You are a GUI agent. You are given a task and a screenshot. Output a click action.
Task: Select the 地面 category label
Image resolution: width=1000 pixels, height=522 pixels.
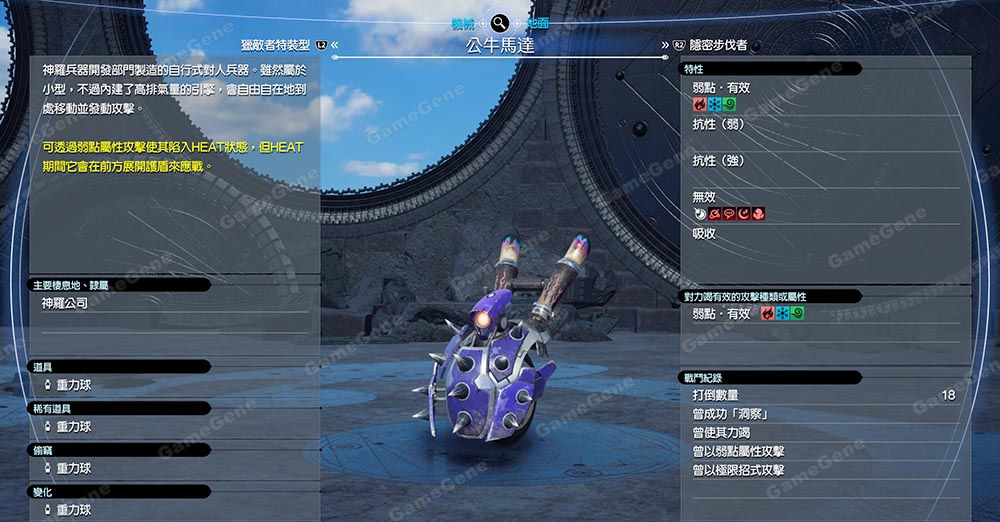pos(537,22)
